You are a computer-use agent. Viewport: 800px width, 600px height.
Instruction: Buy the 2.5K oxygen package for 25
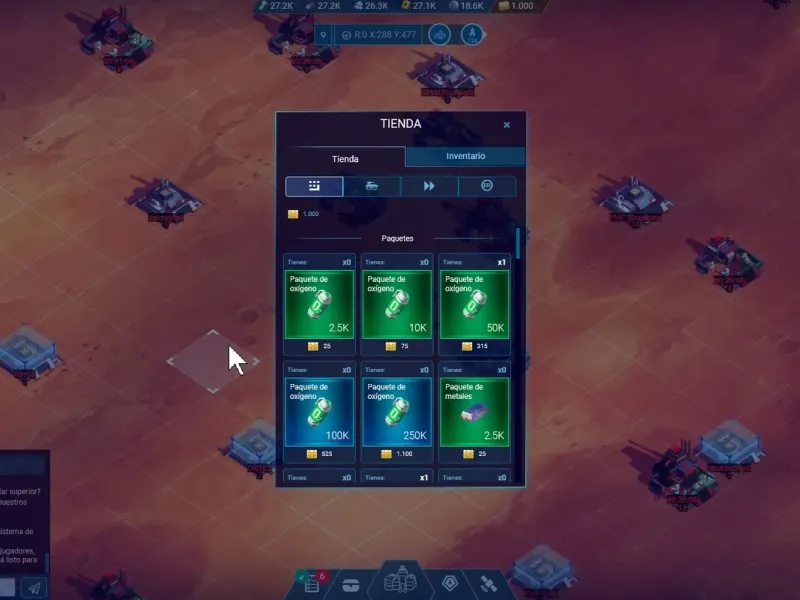(x=319, y=304)
